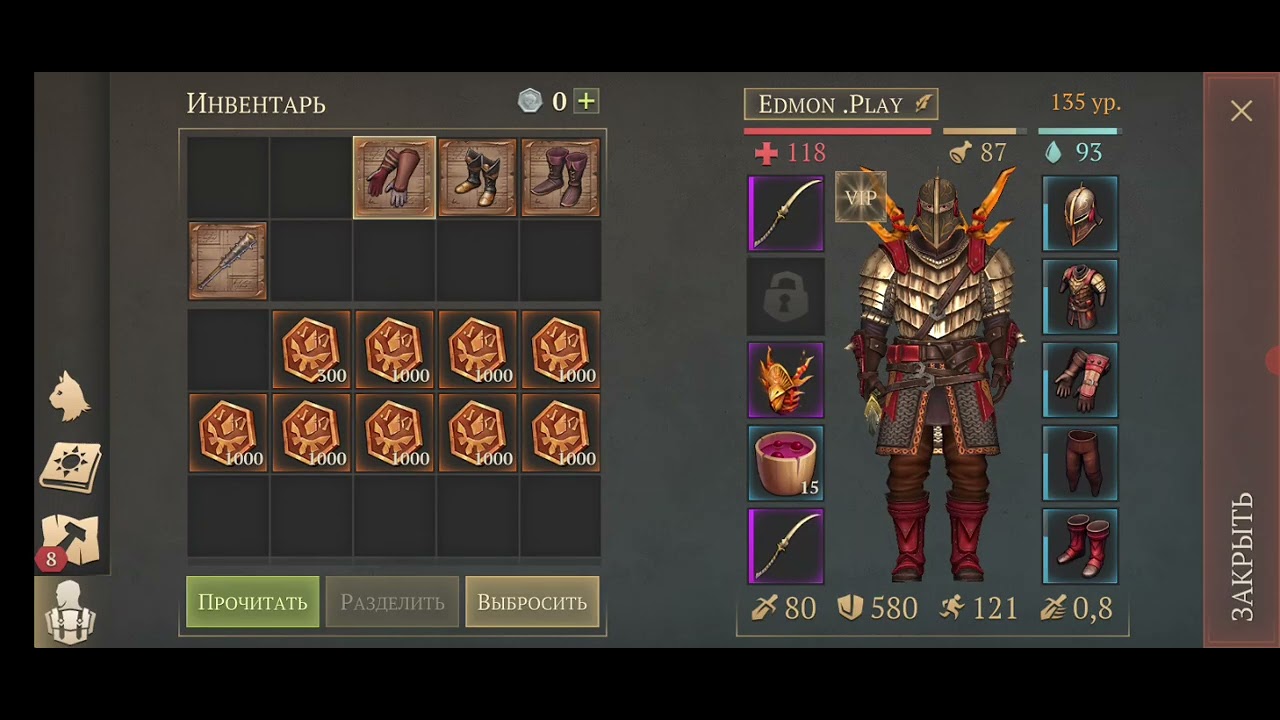The height and width of the screenshot is (720, 1280).
Task: Open the map icon with notification 8
Action: click(70, 541)
